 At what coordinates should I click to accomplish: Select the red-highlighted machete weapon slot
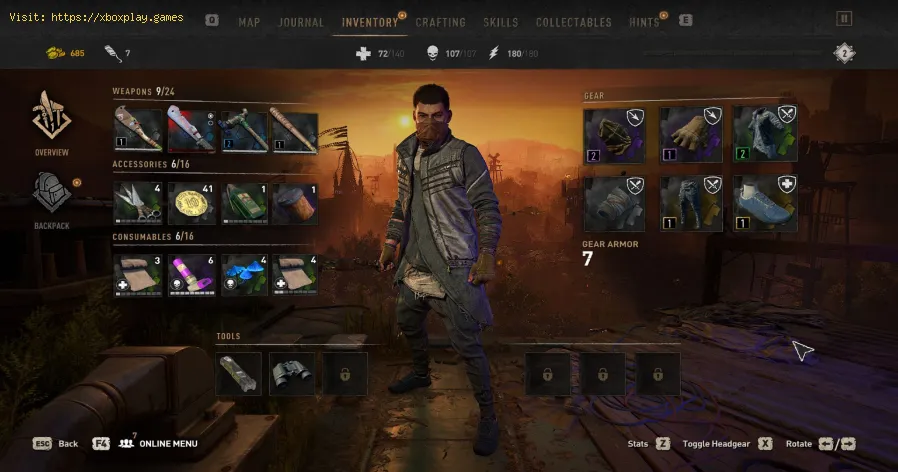tap(191, 130)
